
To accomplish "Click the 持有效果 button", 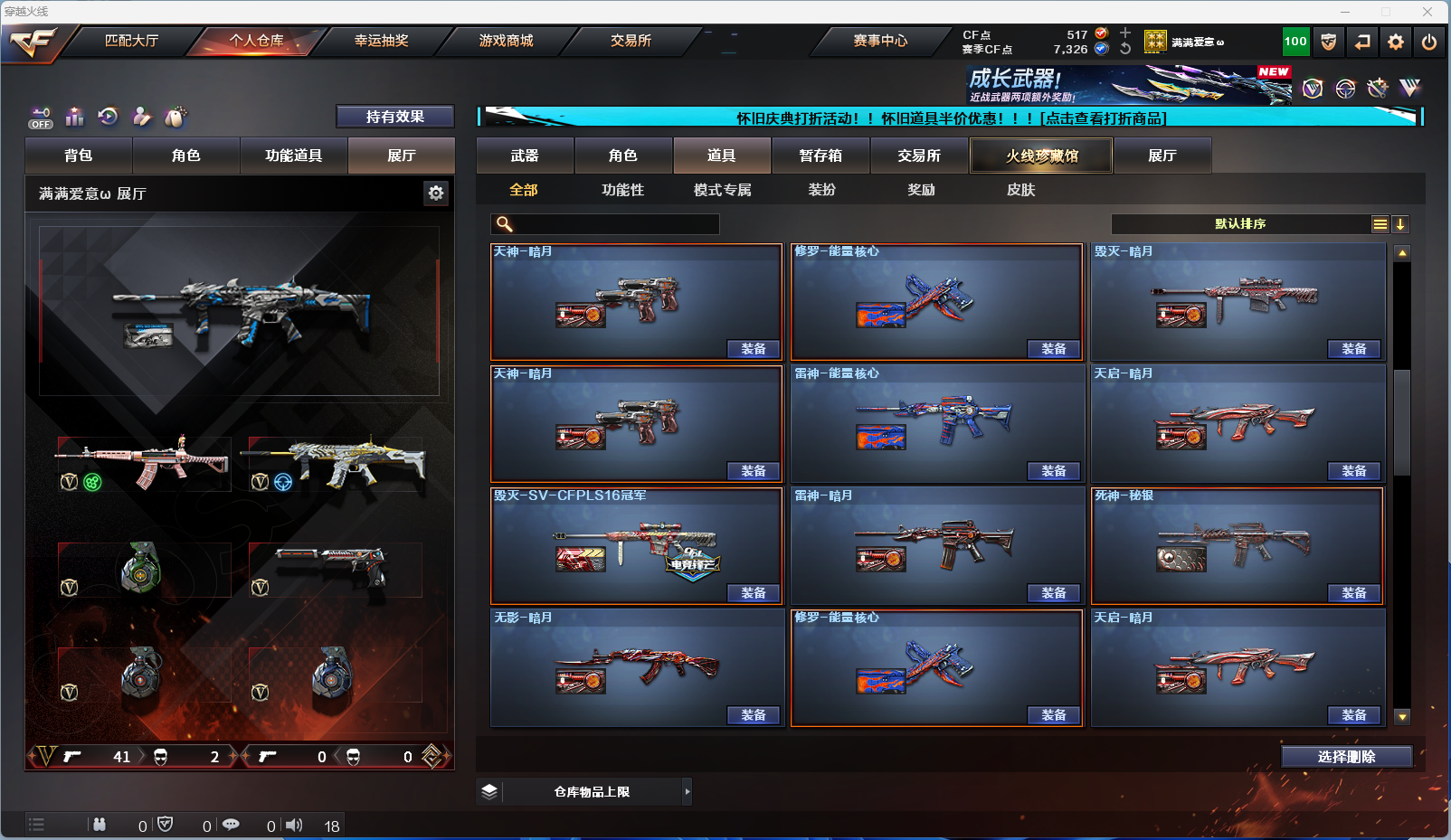I will pyautogui.click(x=394, y=117).
